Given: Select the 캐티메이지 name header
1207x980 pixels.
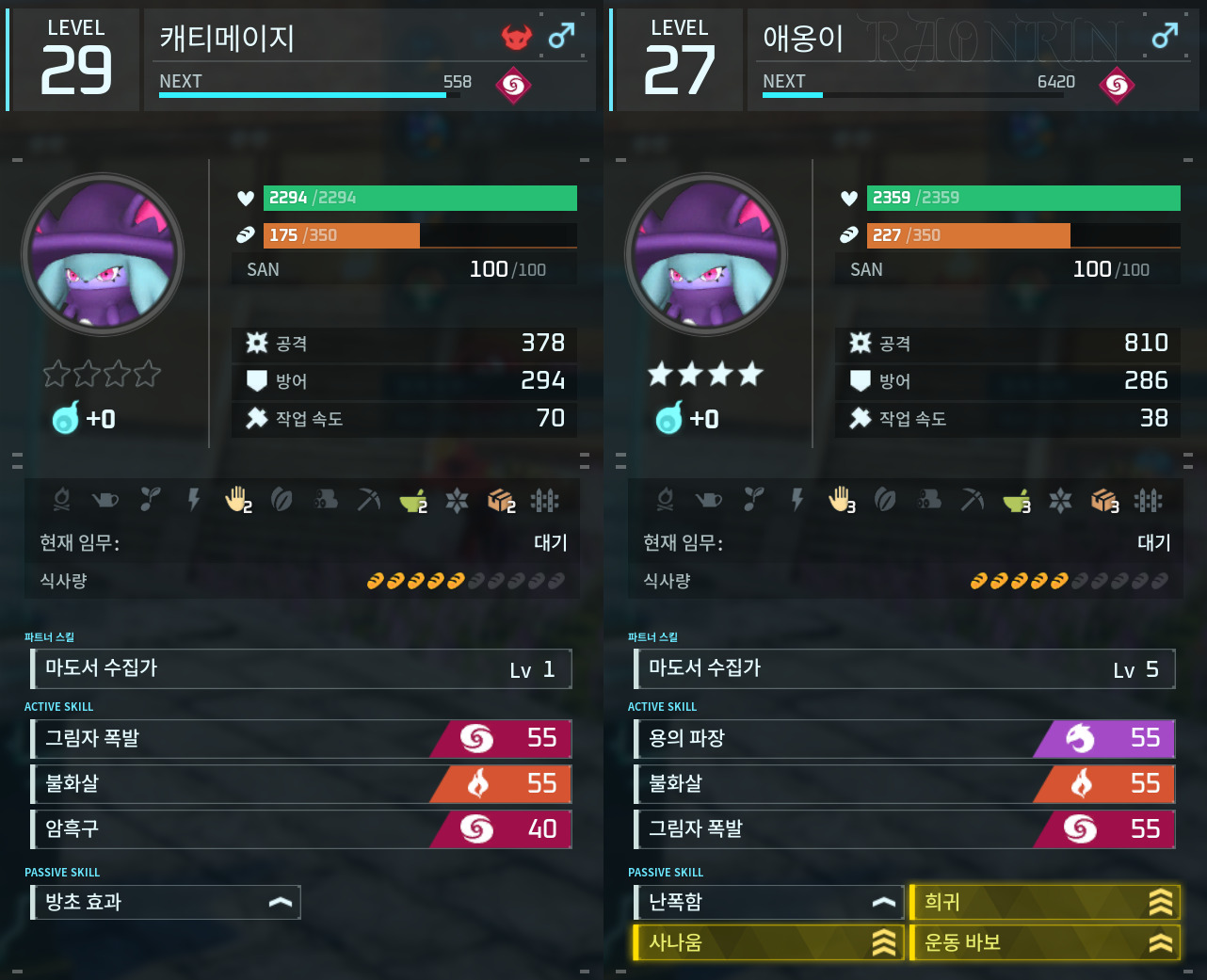Looking at the screenshot, I should 228,39.
